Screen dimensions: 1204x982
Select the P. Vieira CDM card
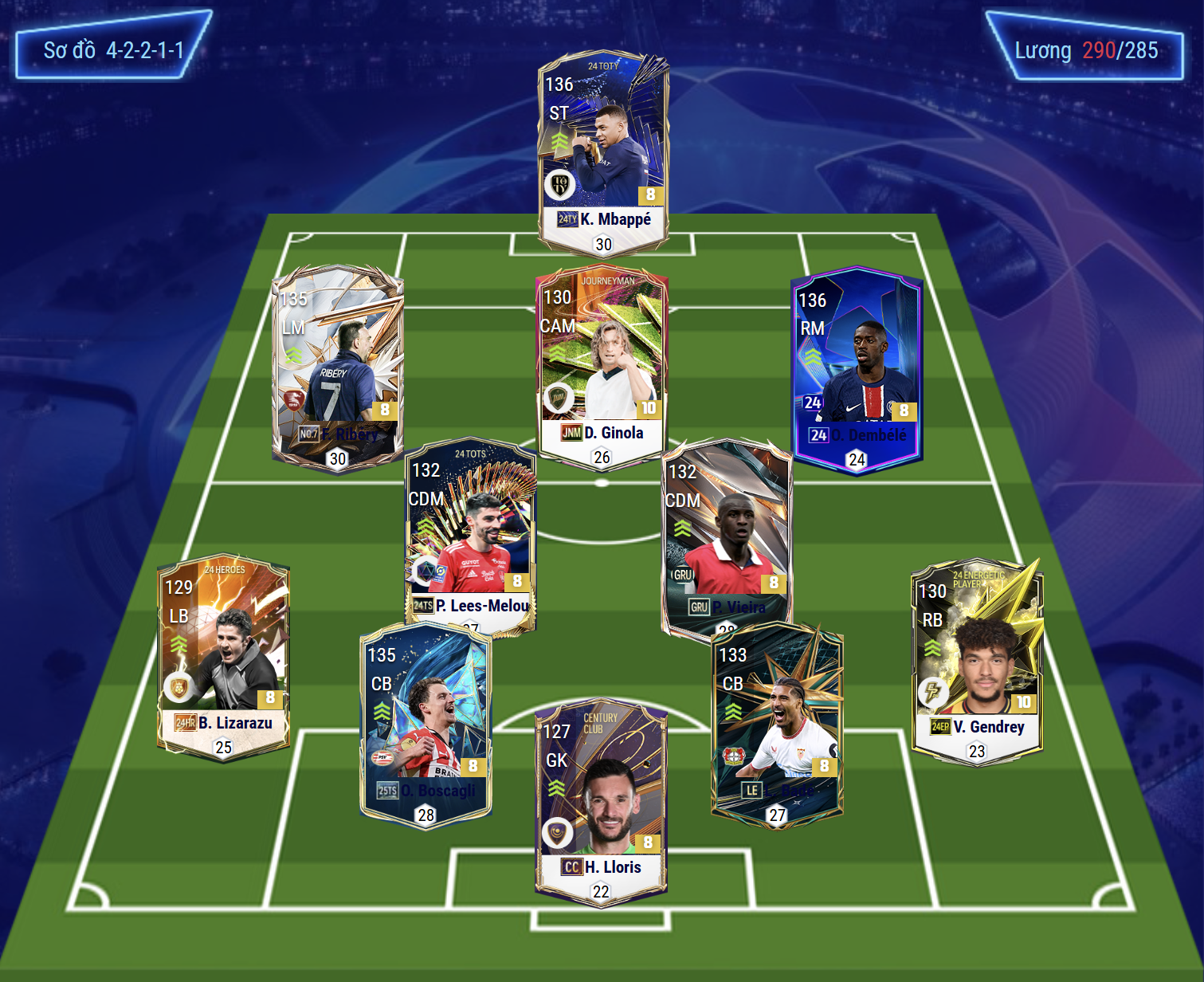[727, 534]
